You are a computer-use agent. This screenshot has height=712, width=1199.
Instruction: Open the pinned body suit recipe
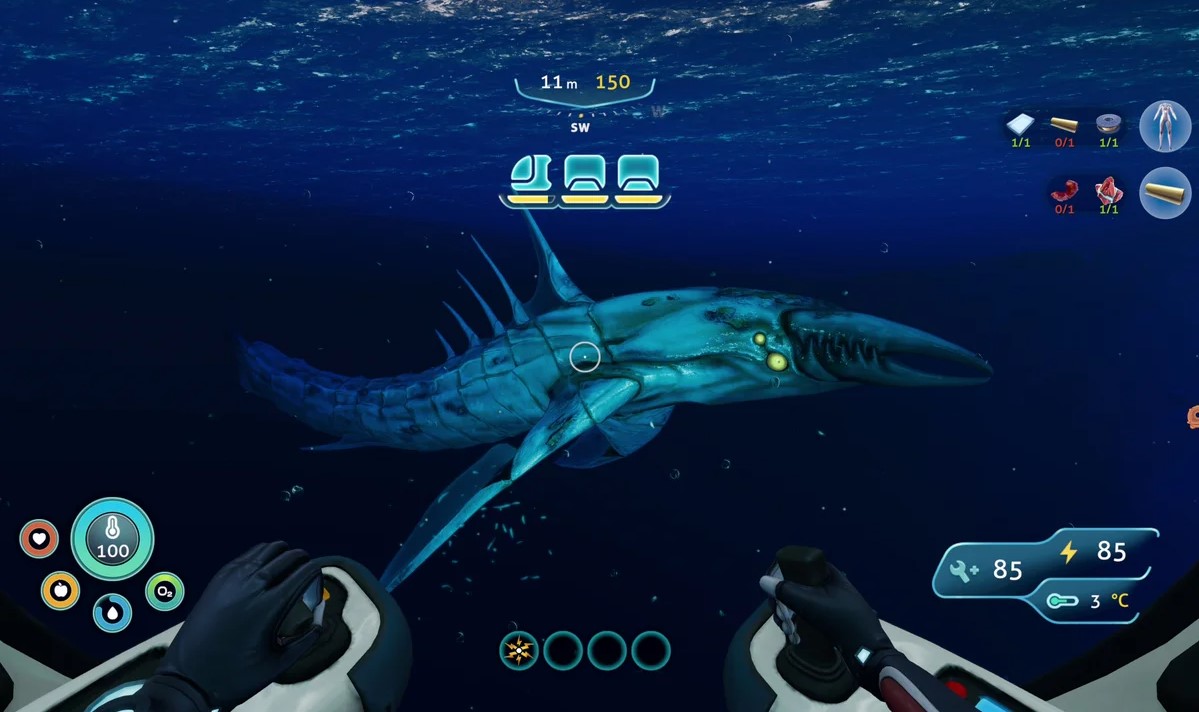click(1165, 127)
